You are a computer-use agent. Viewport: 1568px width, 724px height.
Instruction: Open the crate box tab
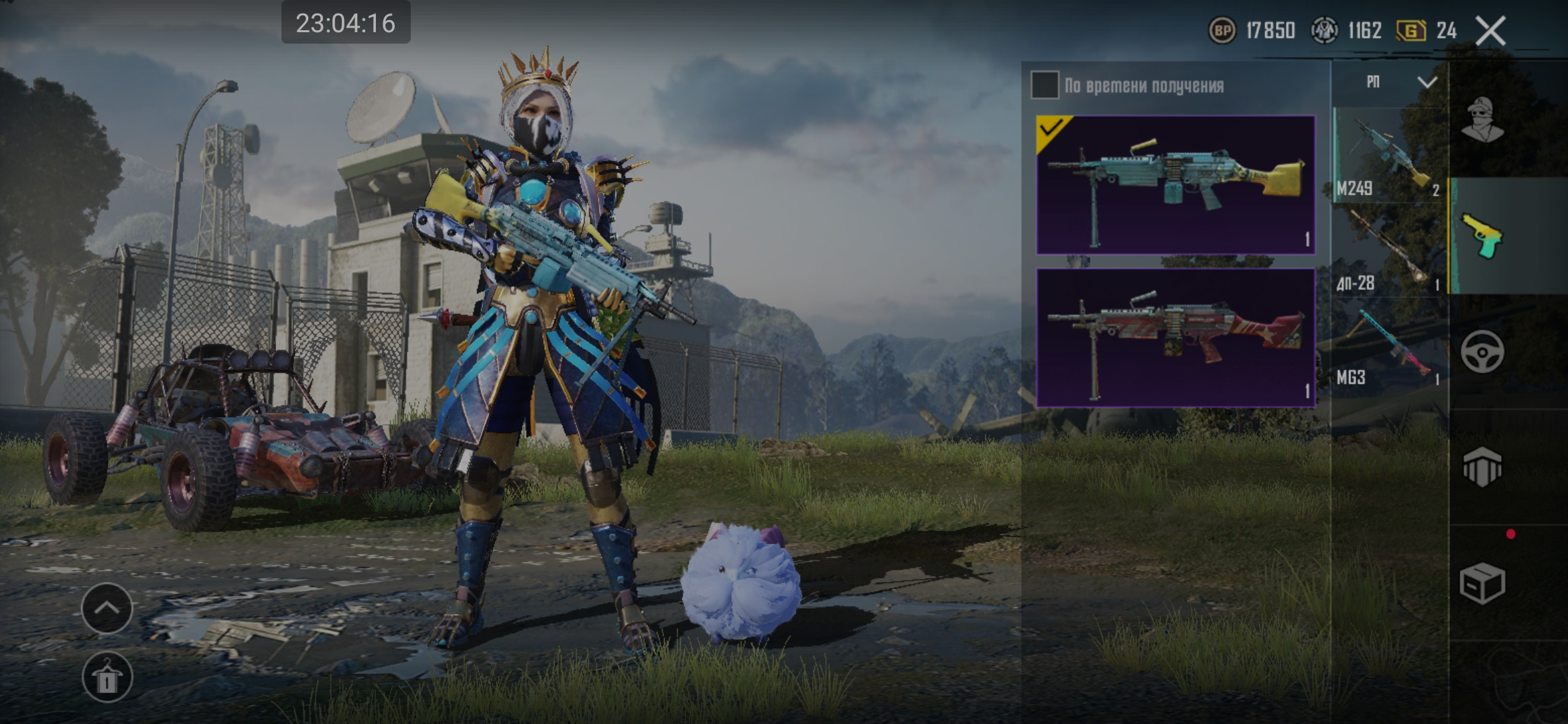click(1482, 582)
